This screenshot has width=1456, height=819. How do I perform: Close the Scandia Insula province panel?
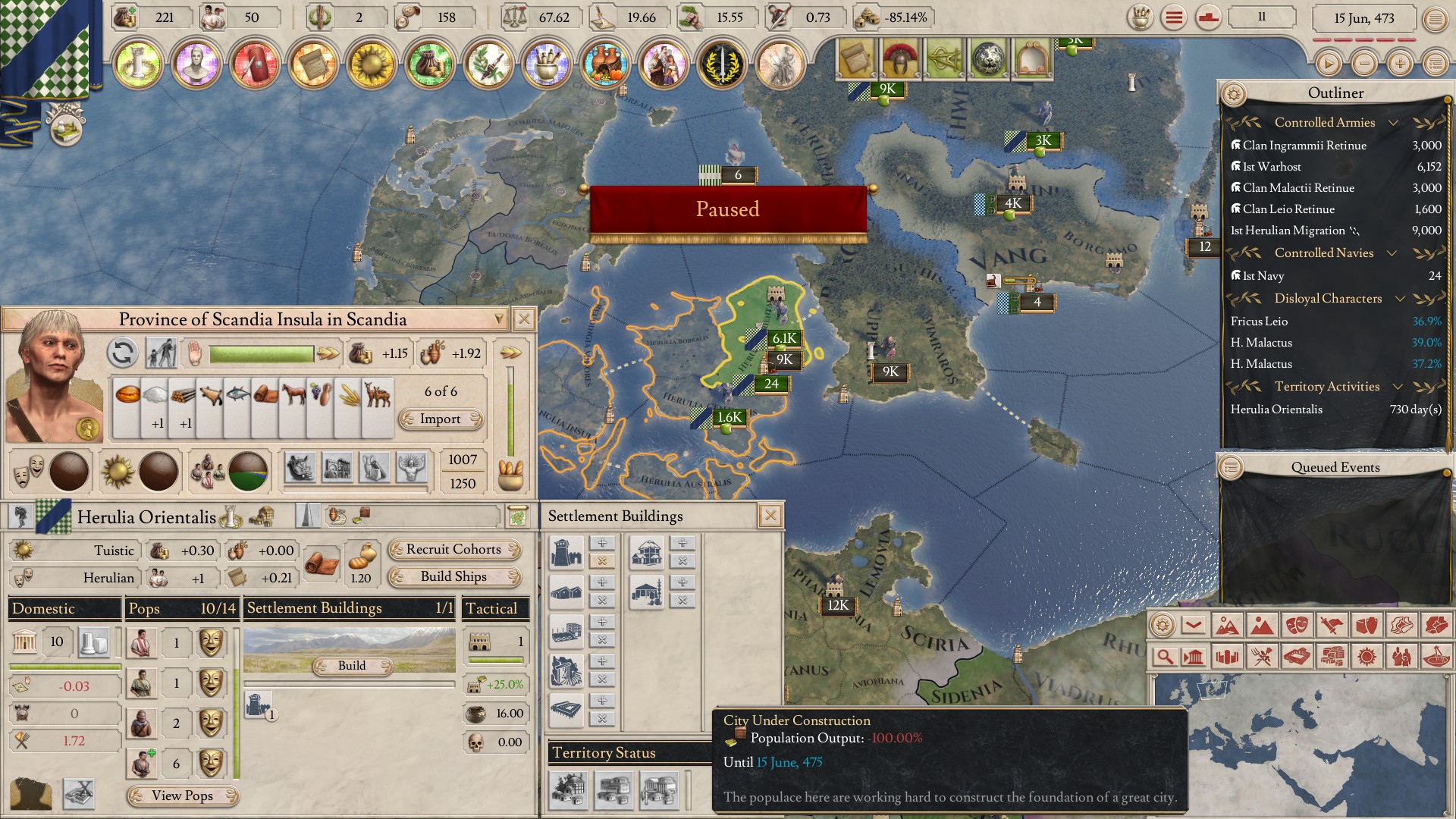point(523,319)
